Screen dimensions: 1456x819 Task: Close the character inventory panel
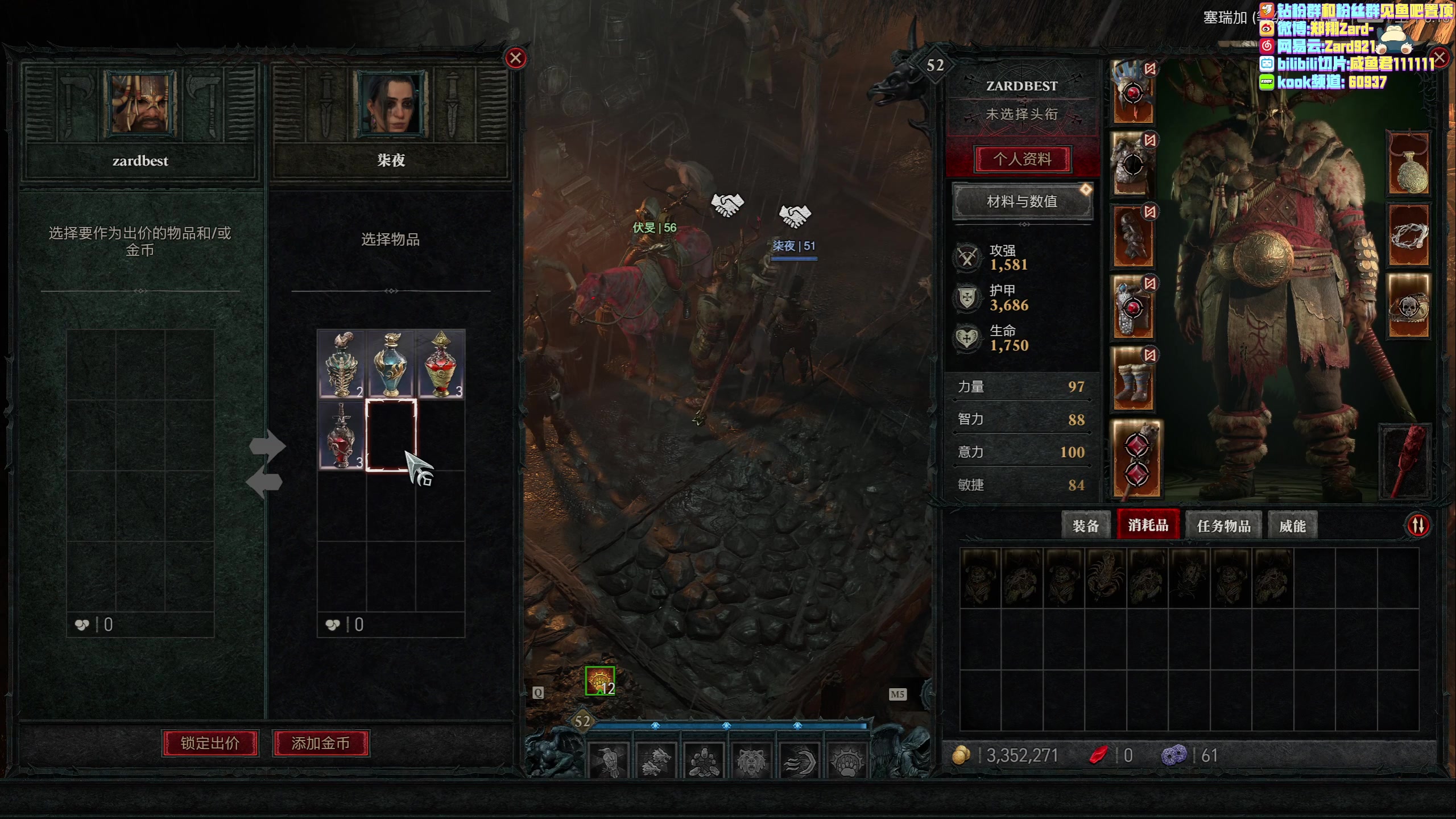pos(1440,57)
